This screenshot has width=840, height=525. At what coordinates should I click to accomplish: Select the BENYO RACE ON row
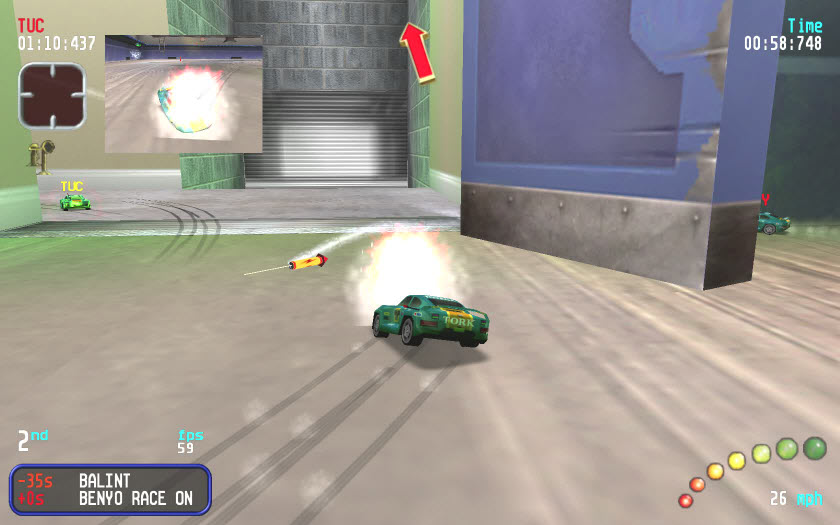click(110, 498)
